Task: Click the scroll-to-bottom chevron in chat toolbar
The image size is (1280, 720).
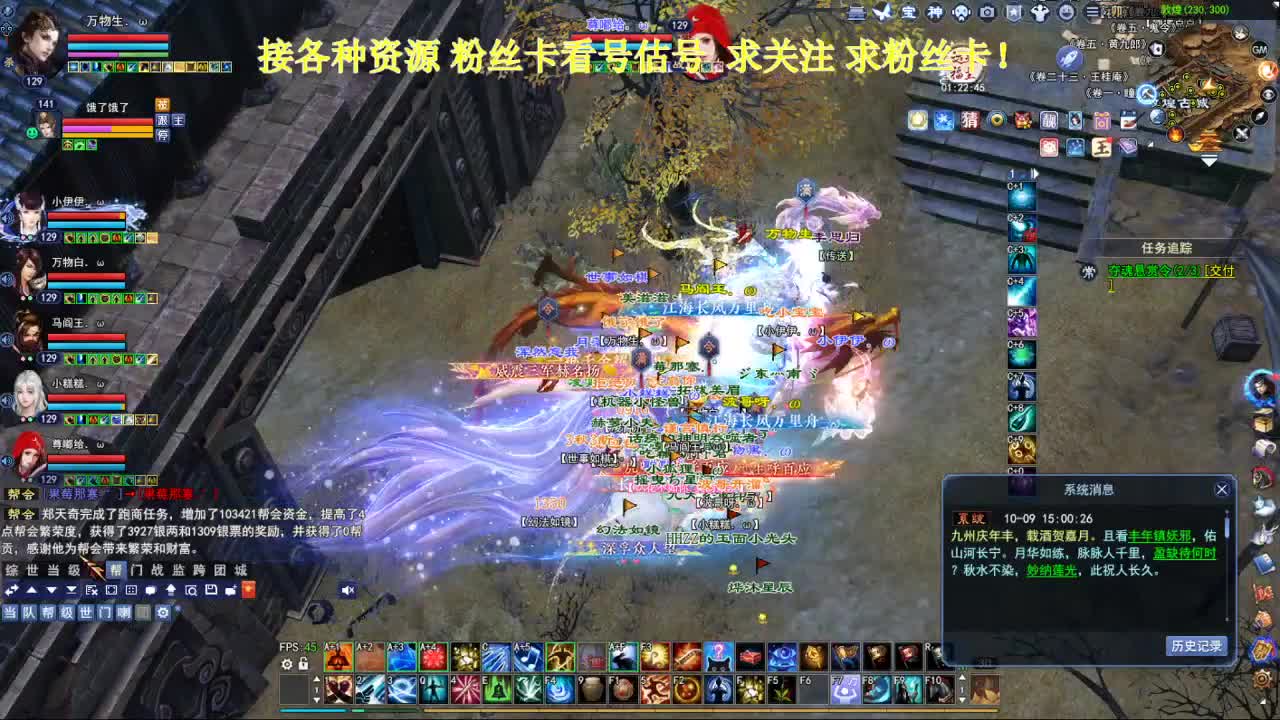Action: [x=70, y=590]
